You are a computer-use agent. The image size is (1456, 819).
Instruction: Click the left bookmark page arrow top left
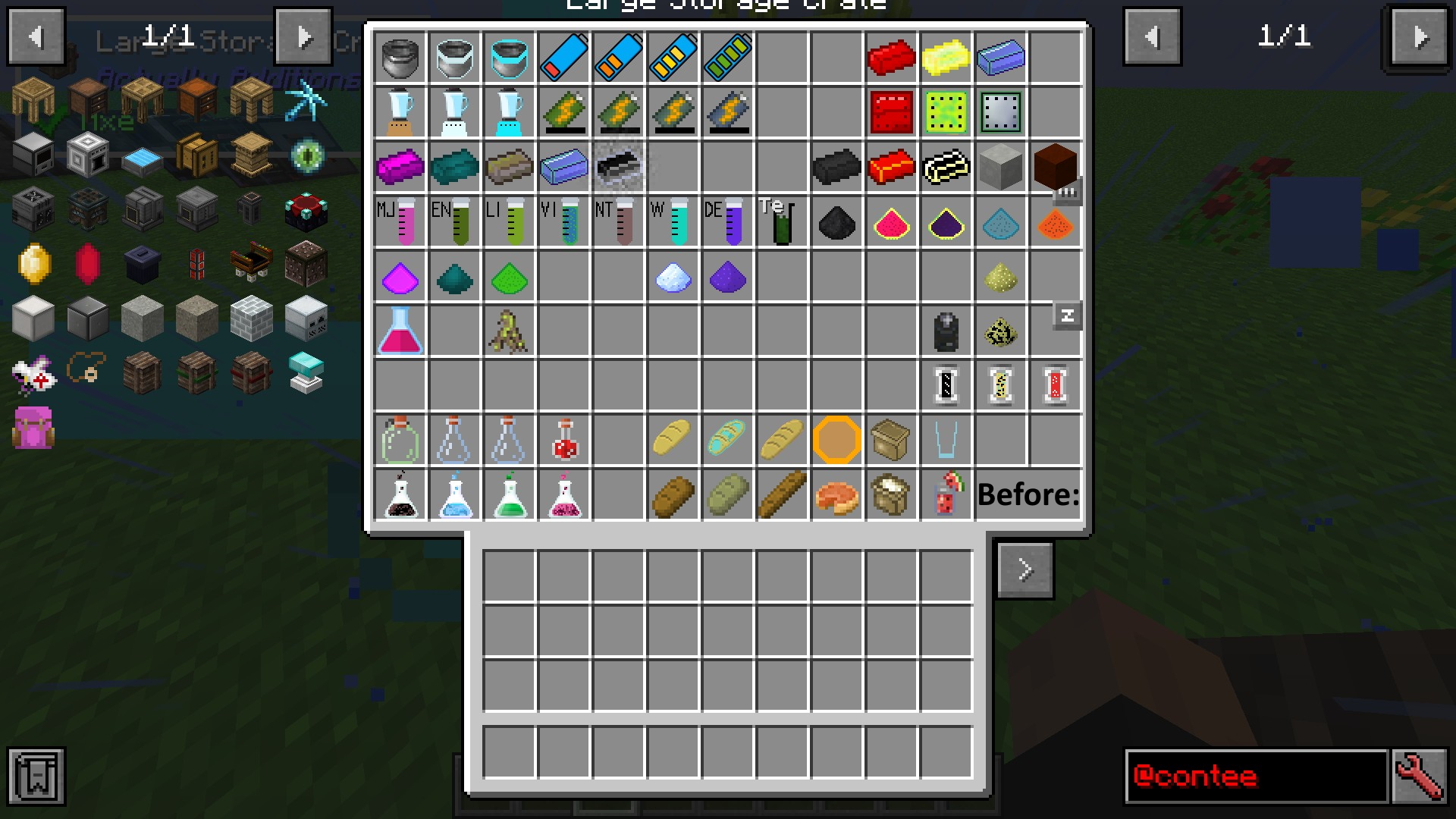click(x=36, y=36)
